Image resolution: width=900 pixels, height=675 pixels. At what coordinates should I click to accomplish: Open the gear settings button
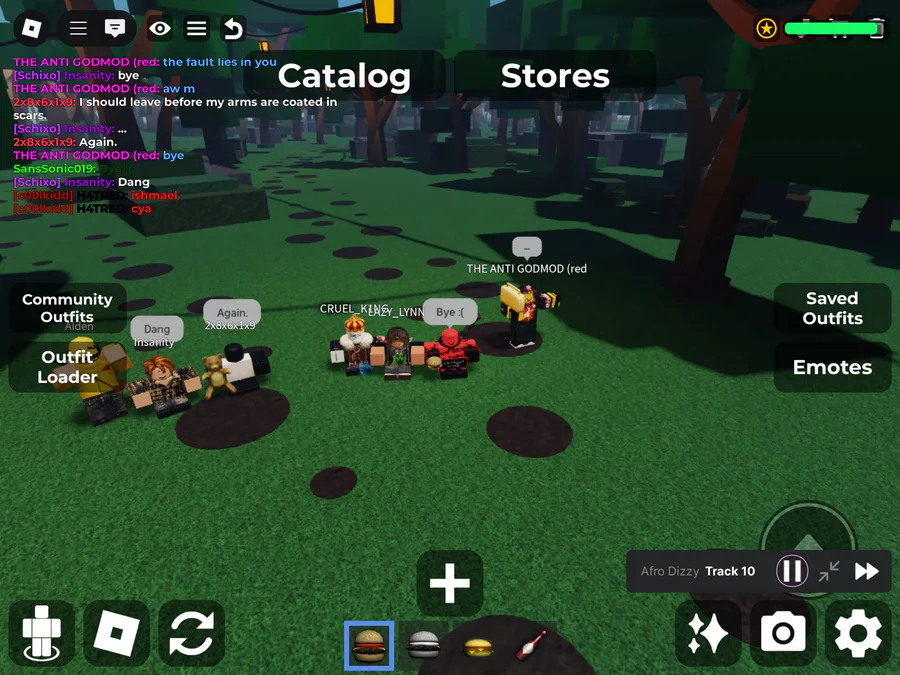coord(858,633)
